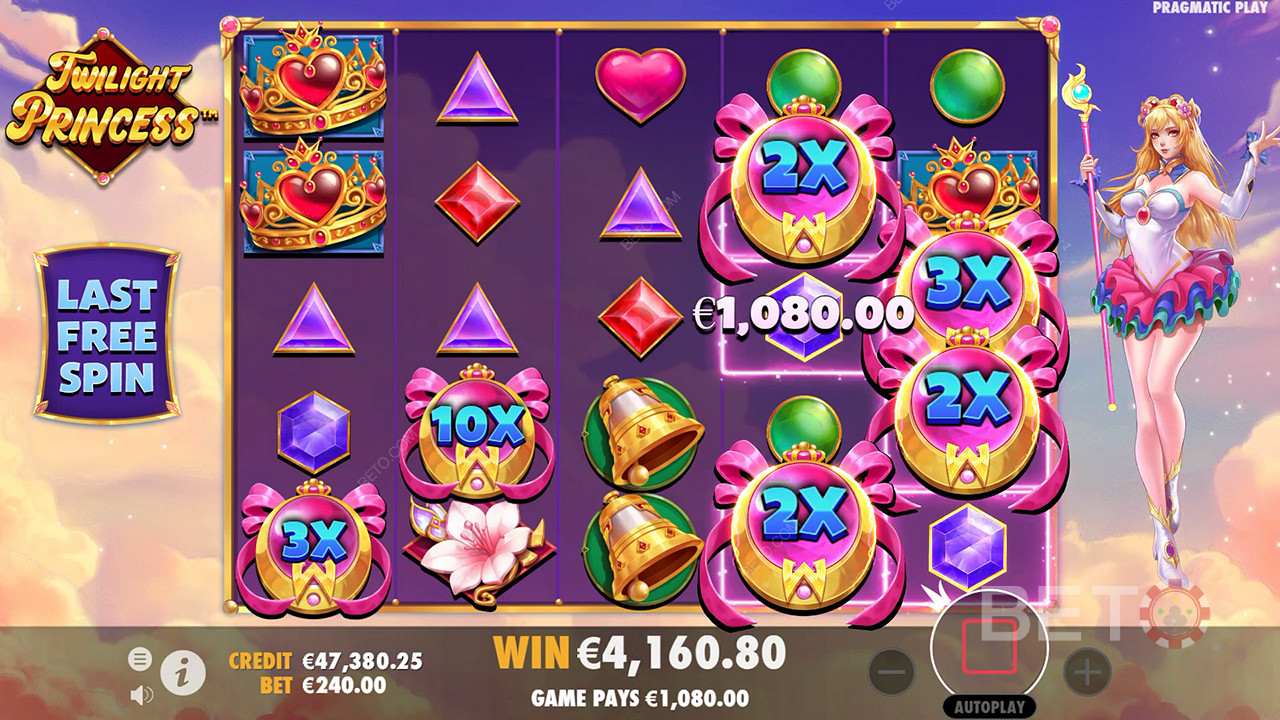Open the game info button
This screenshot has width=1280, height=720.
tap(183, 676)
